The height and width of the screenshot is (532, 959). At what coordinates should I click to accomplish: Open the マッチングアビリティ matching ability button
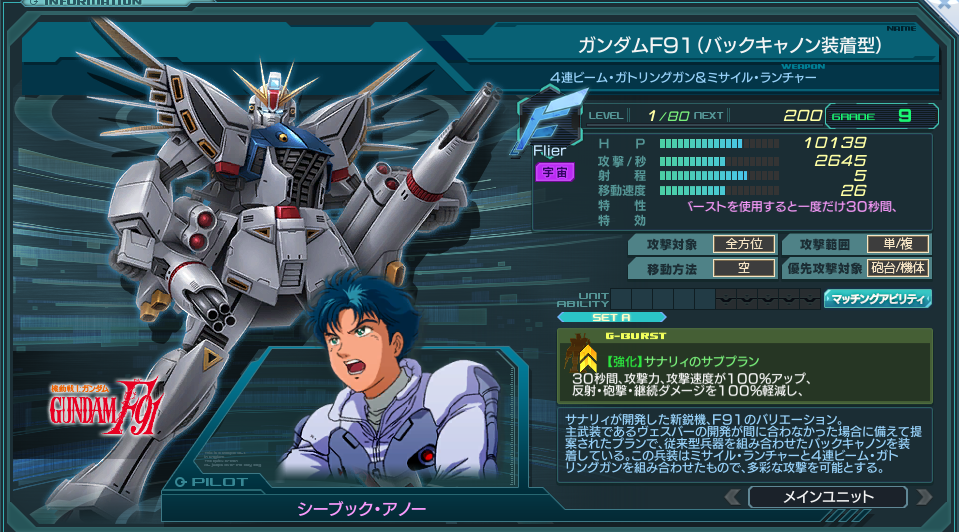[877, 298]
